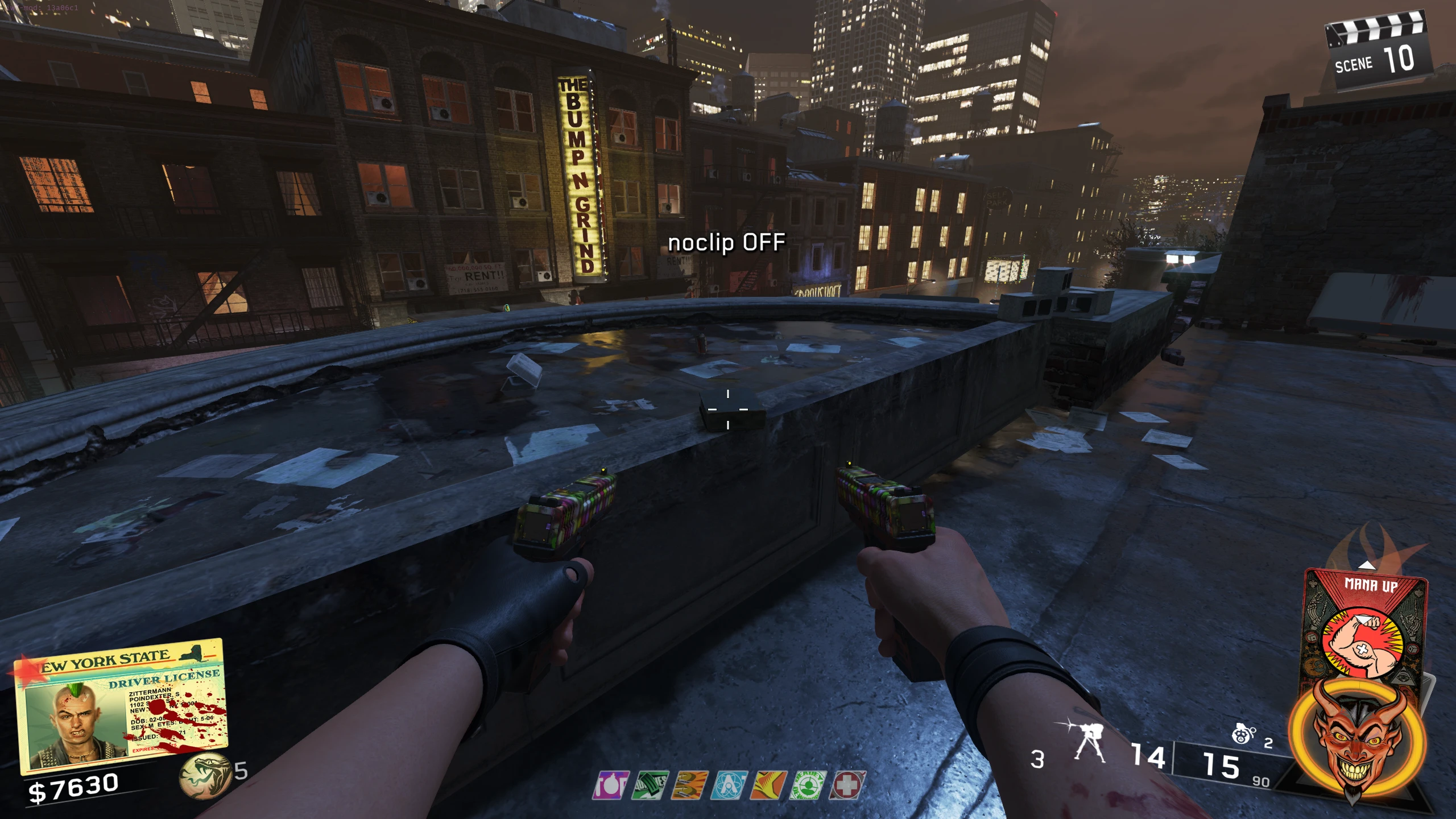Select the sentry turret item icon

(x=1087, y=741)
